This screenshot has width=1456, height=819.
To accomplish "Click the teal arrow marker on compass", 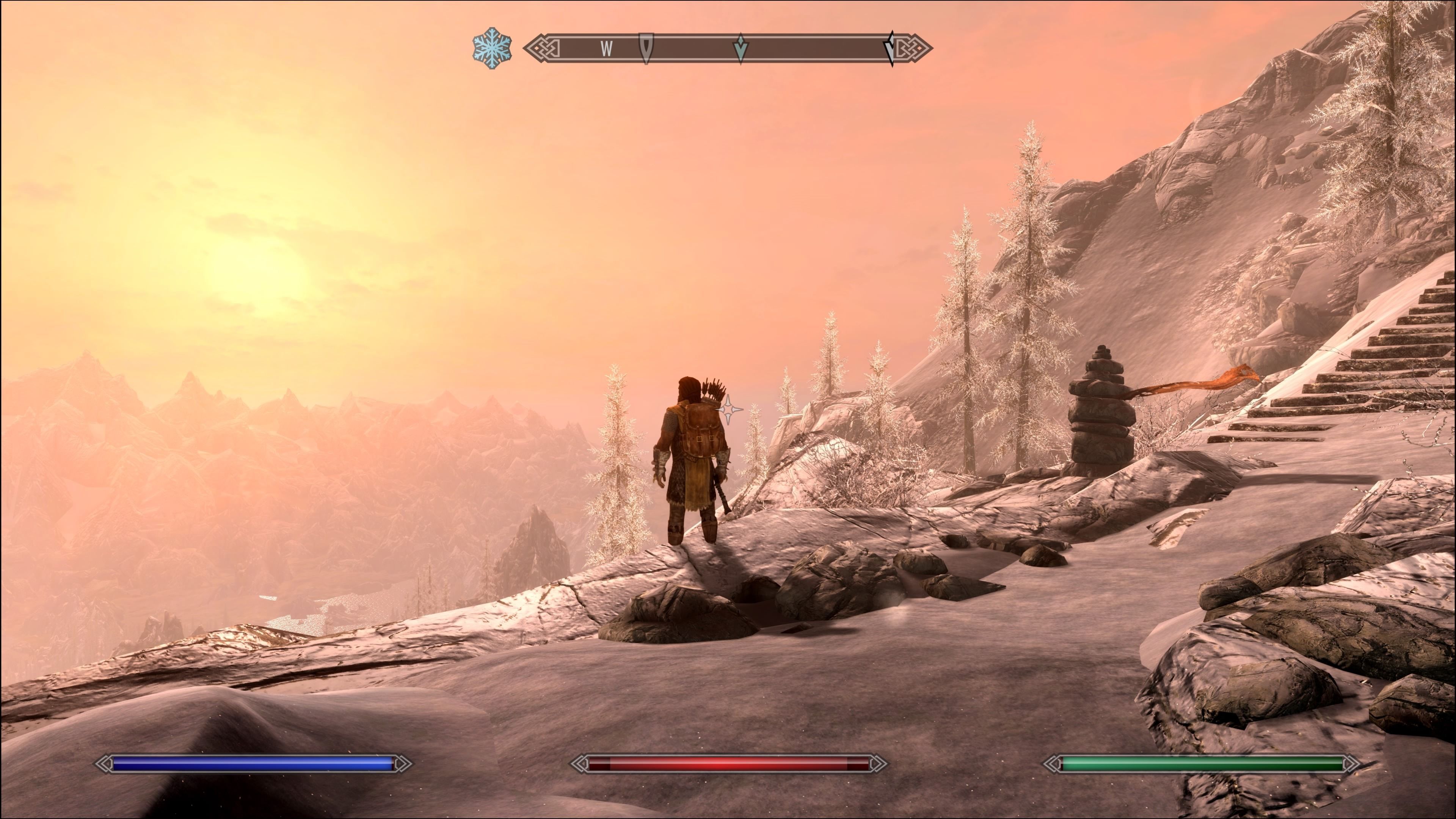I will click(x=741, y=49).
